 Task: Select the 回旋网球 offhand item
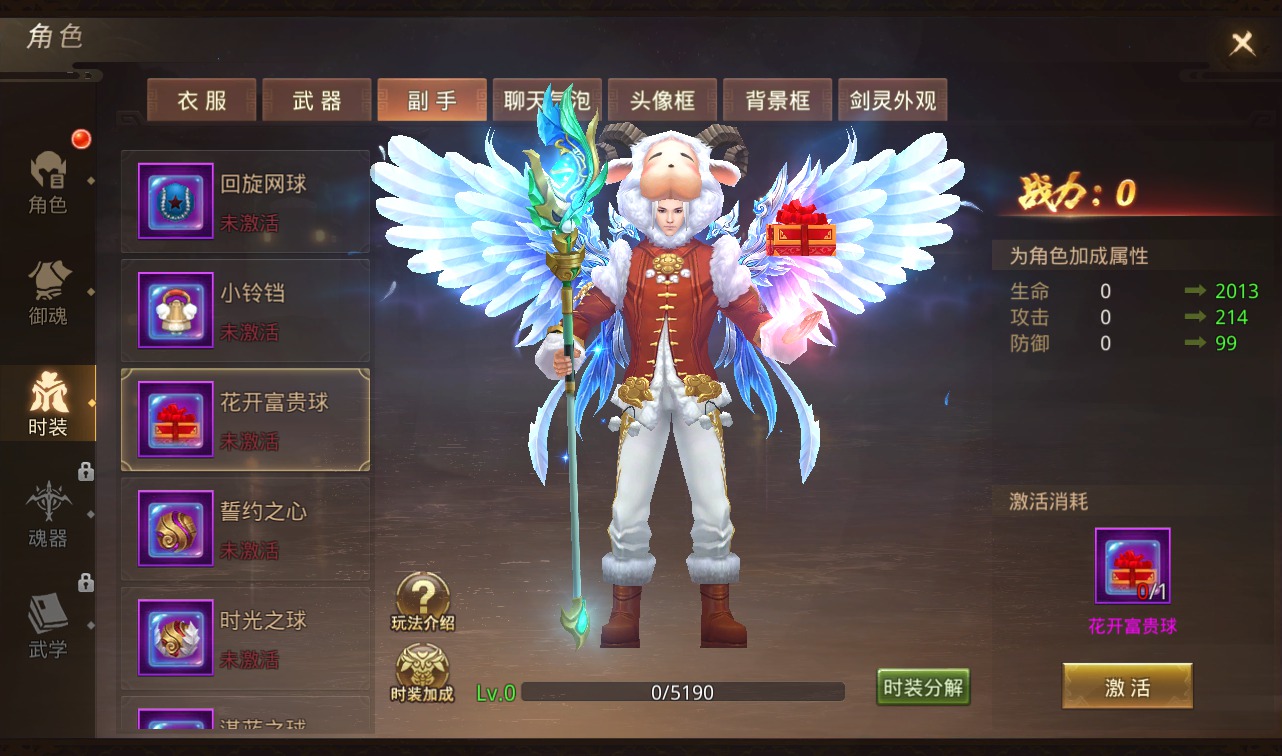(x=245, y=201)
